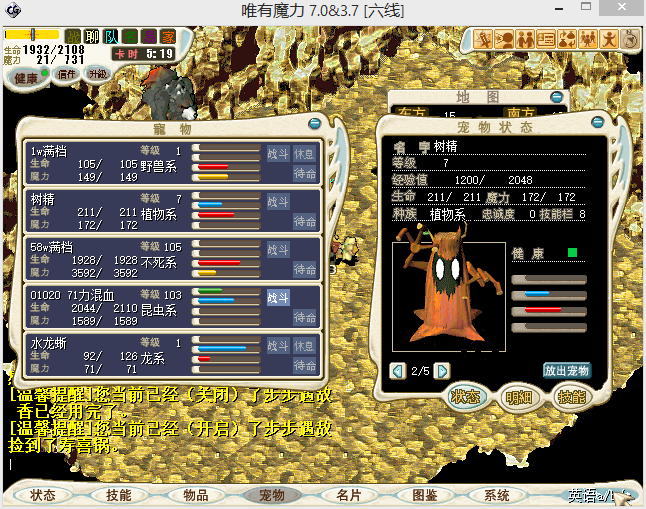Set 1w满档 pet to 休息 (Rest)
This screenshot has height=509, width=646.
(304, 154)
